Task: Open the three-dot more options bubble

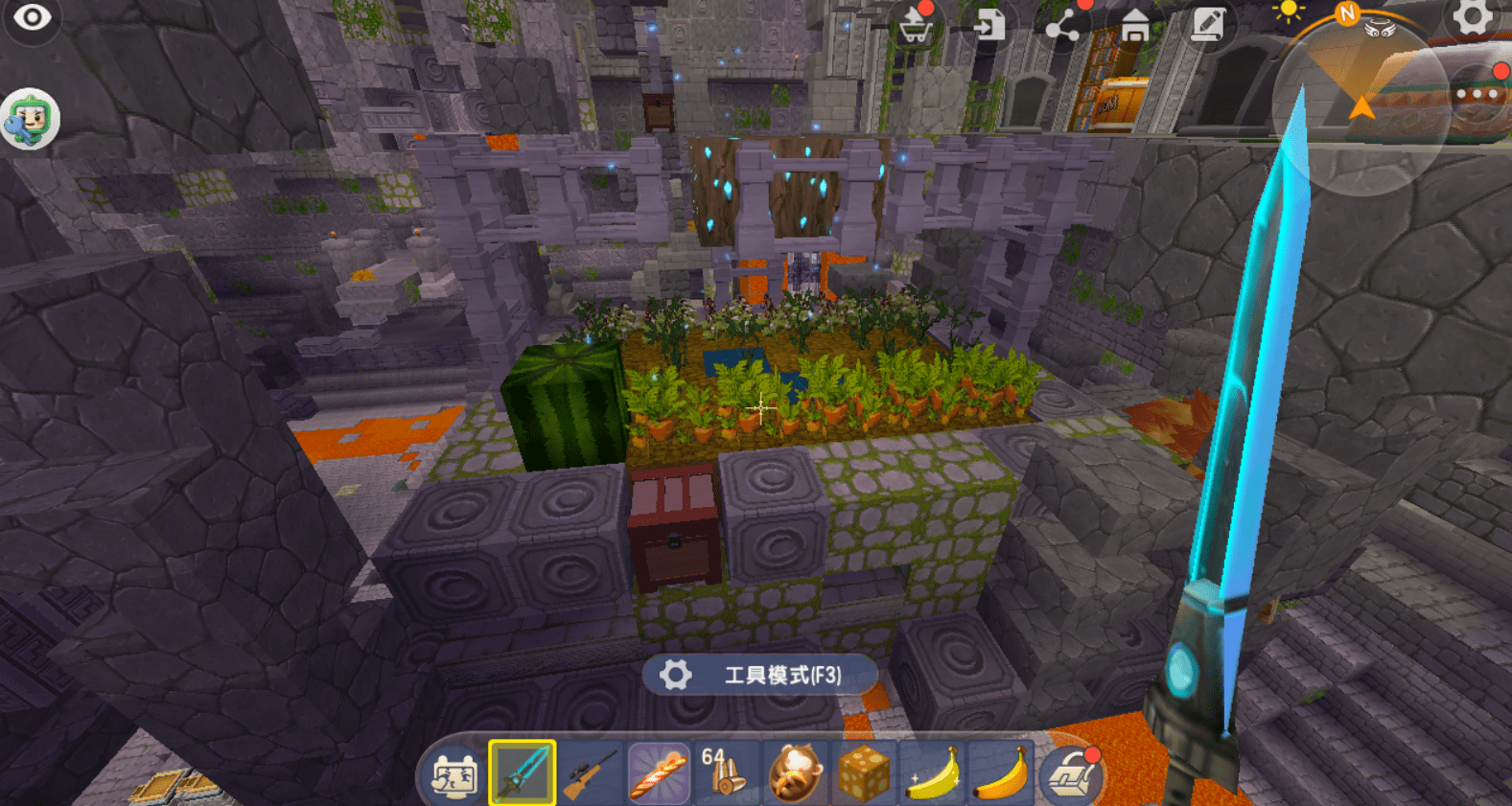Action: (1479, 94)
